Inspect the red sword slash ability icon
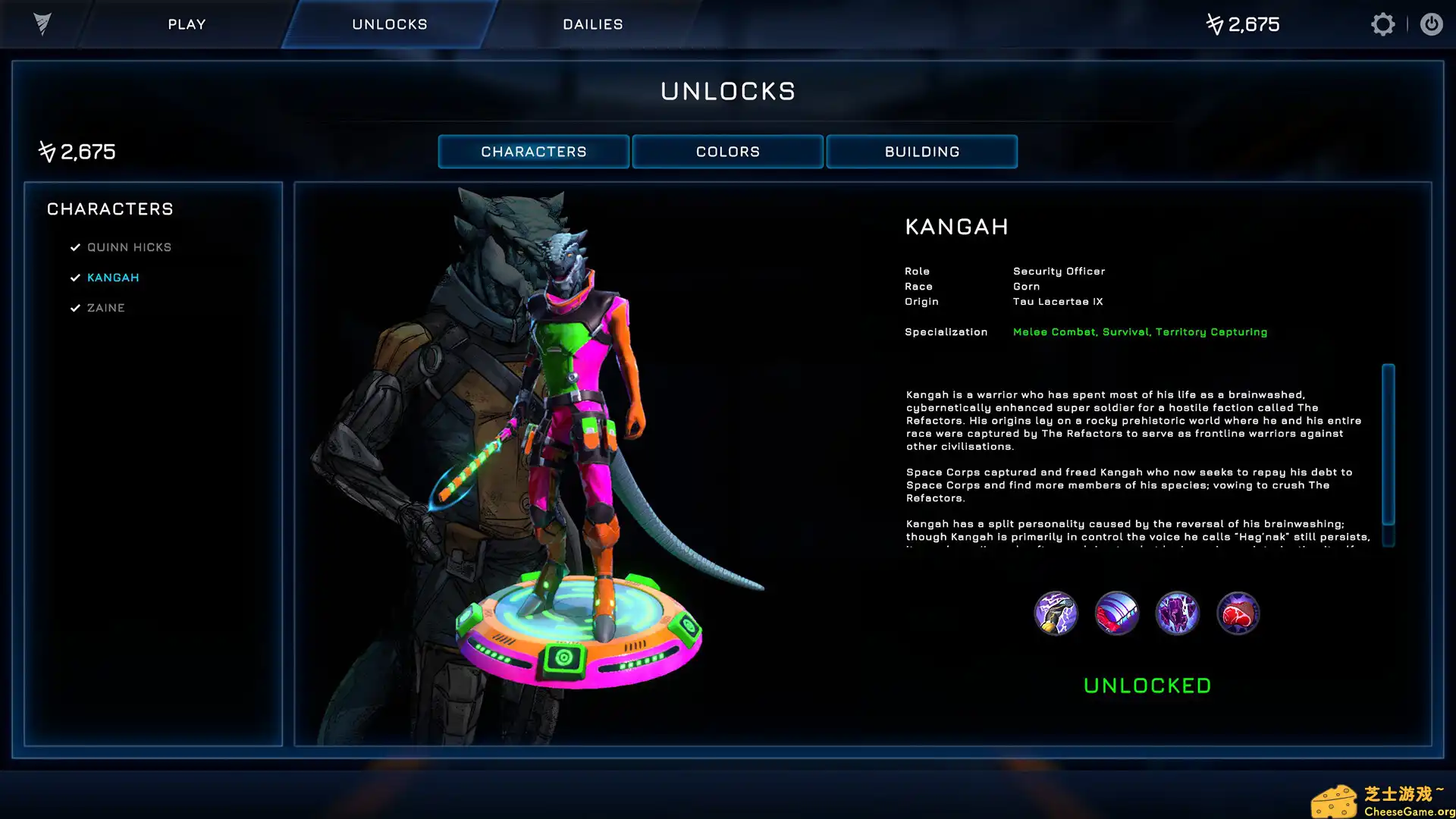 tap(1116, 613)
